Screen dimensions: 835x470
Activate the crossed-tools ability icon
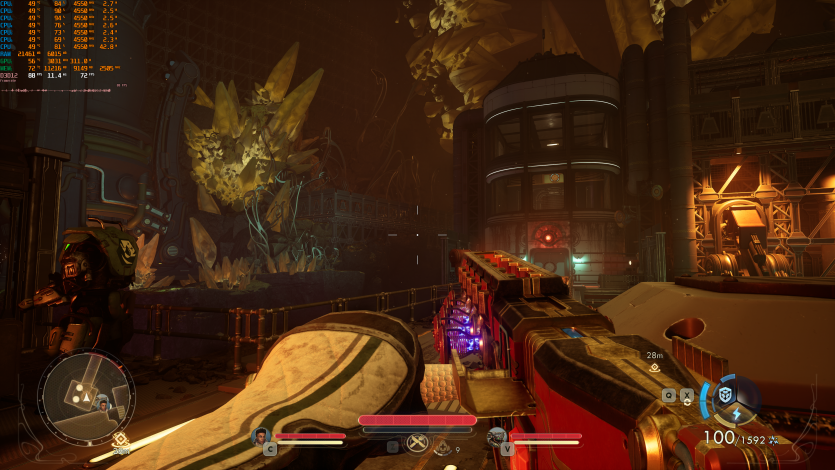click(x=418, y=443)
